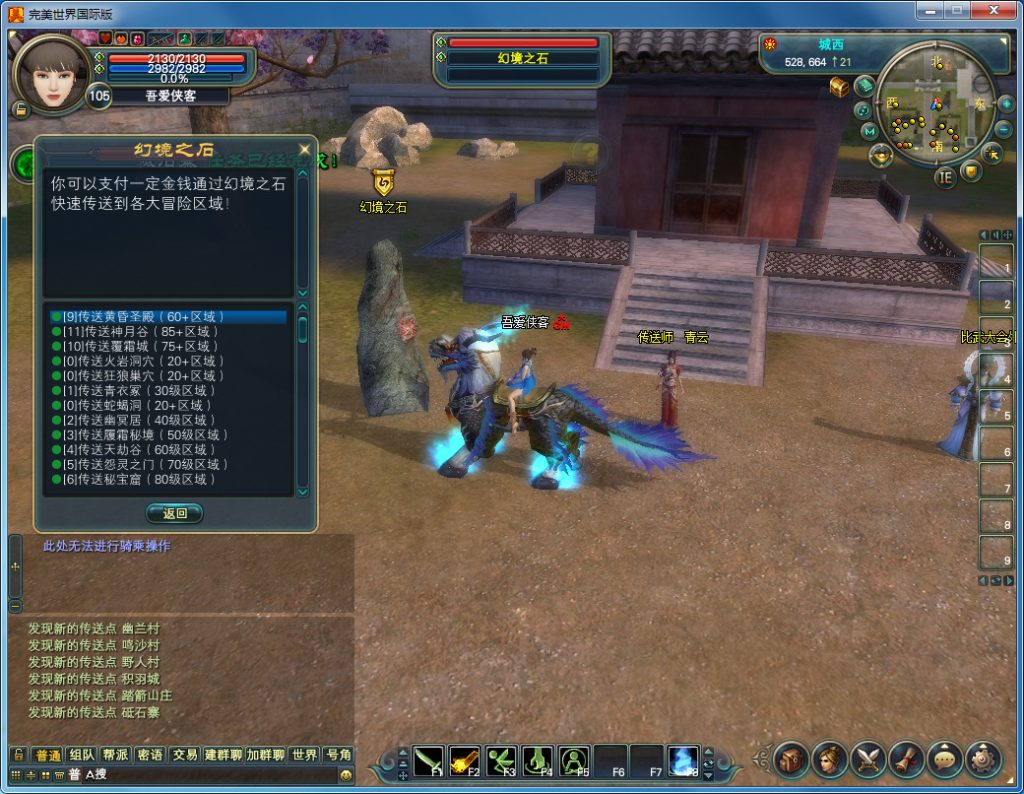This screenshot has height=794, width=1024.
Task: Switch to the 组队 chat tab
Action: click(83, 755)
